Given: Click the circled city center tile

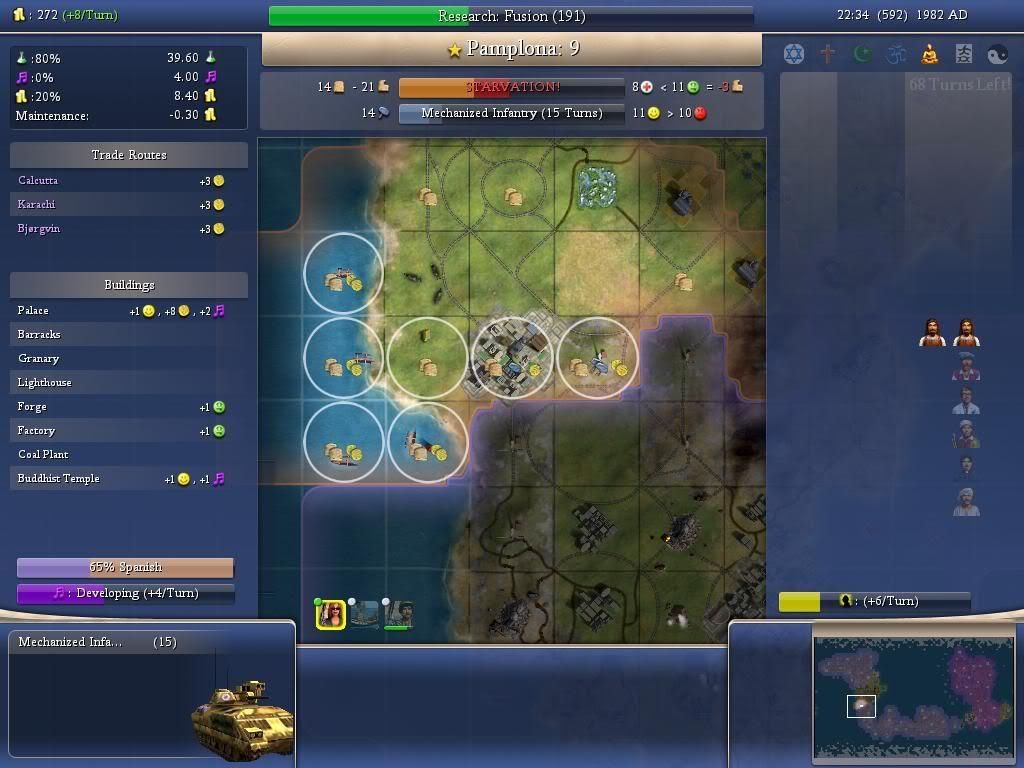Looking at the screenshot, I should [512, 358].
